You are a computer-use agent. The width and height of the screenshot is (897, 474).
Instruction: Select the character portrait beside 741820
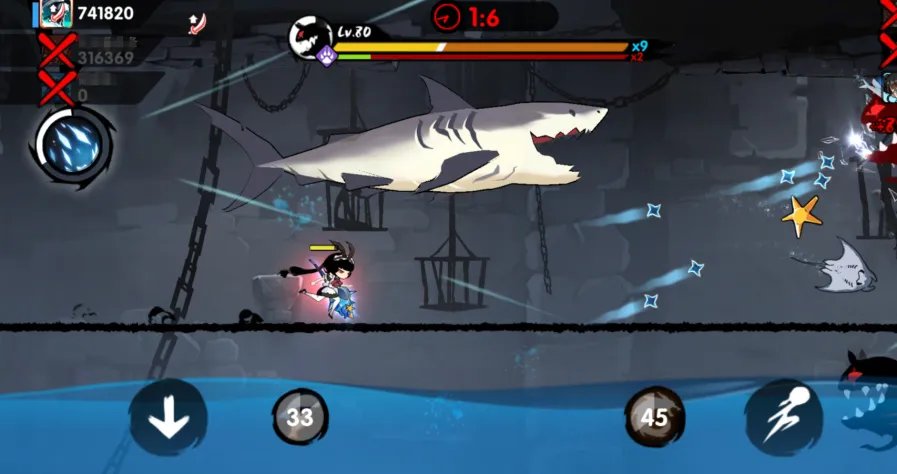tap(55, 13)
